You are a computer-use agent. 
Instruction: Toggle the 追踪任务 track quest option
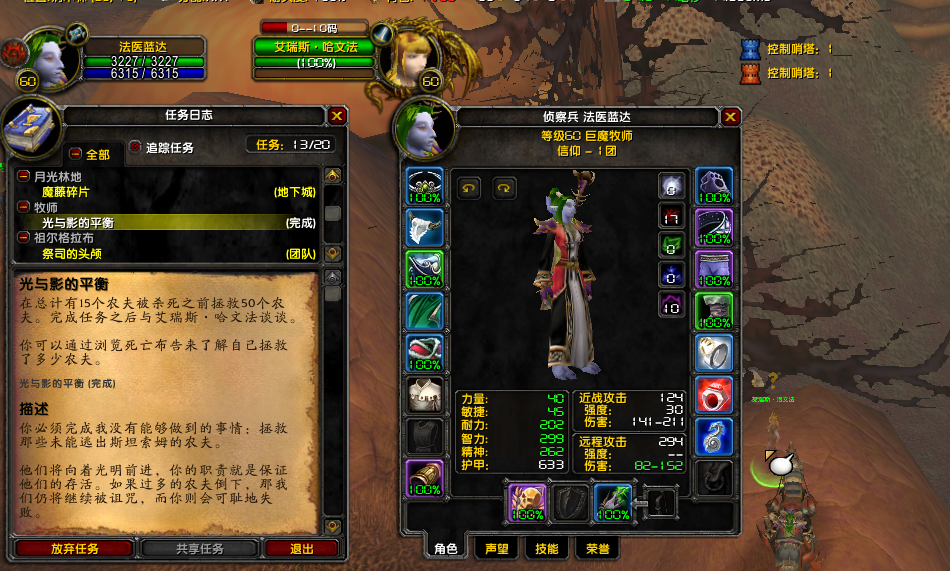pyautogui.click(x=136, y=147)
